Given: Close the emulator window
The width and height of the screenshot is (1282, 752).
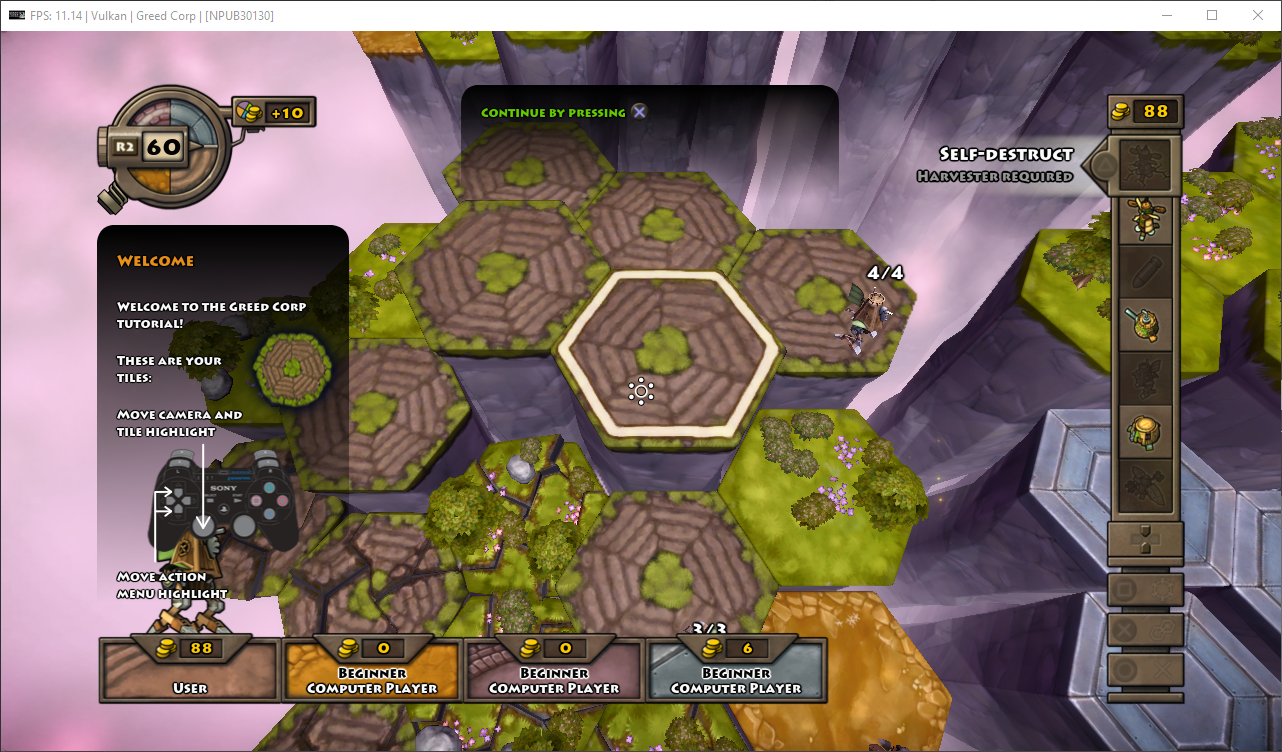Looking at the screenshot, I should tap(1258, 15).
